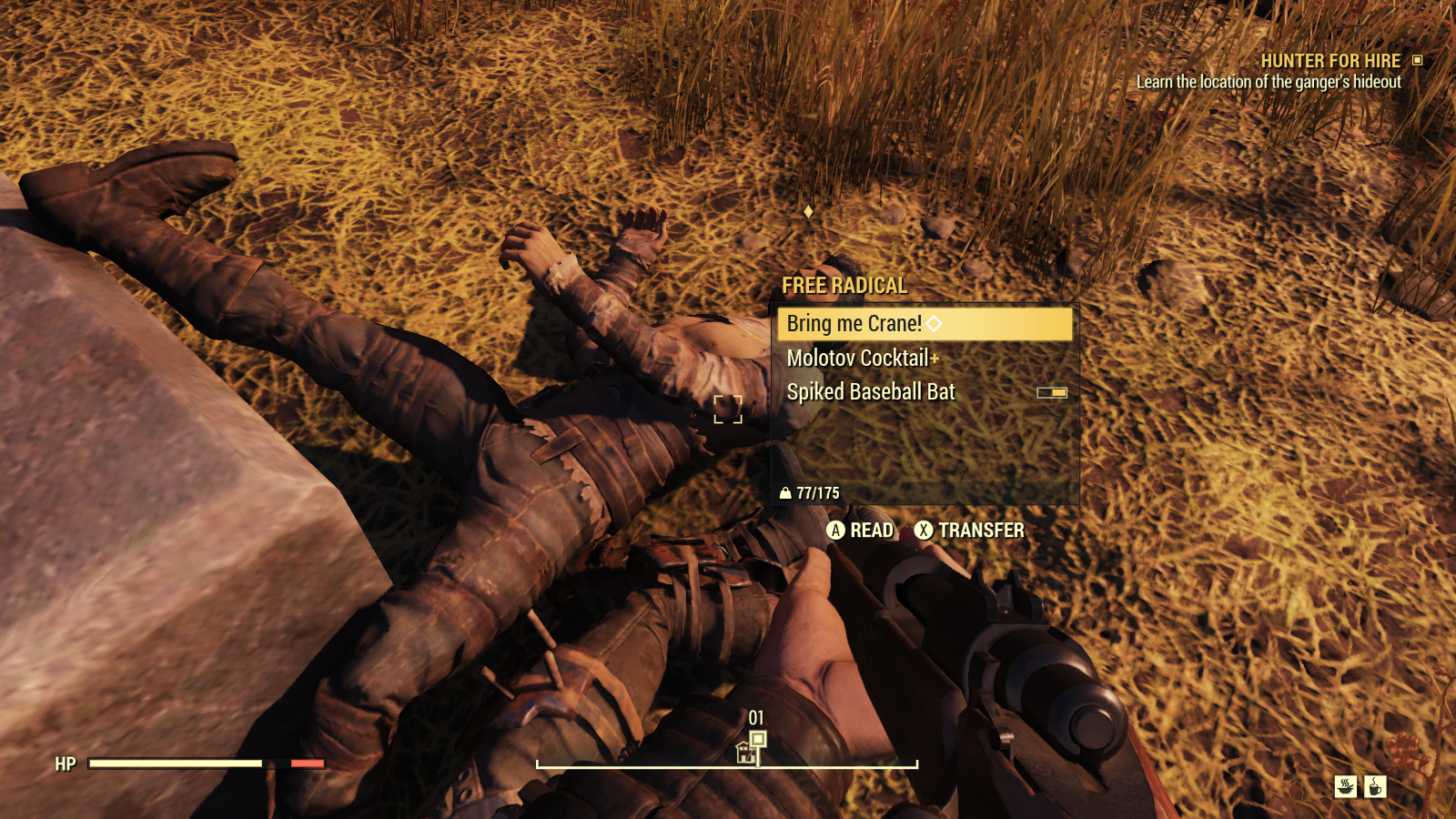Open the Learn the ganger's hideout objective text
Viewport: 1456px width, 819px height.
(1270, 80)
